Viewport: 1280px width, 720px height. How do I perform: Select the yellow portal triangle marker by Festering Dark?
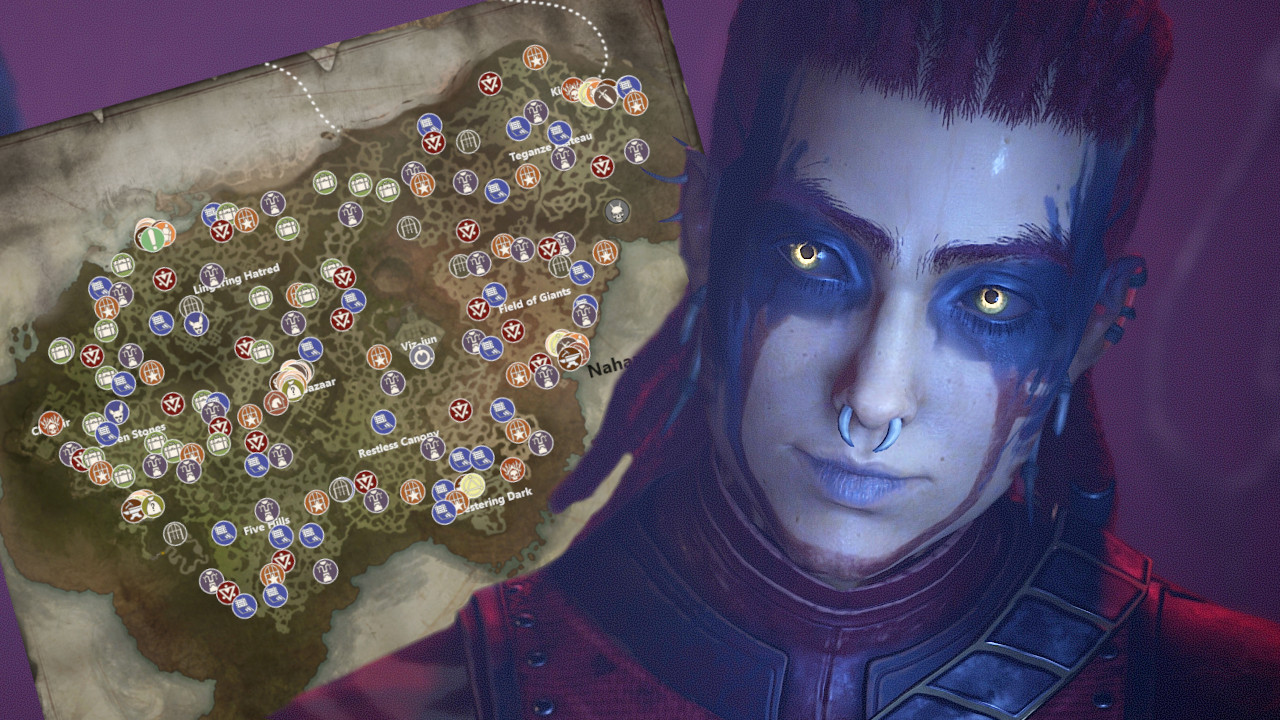[x=472, y=486]
